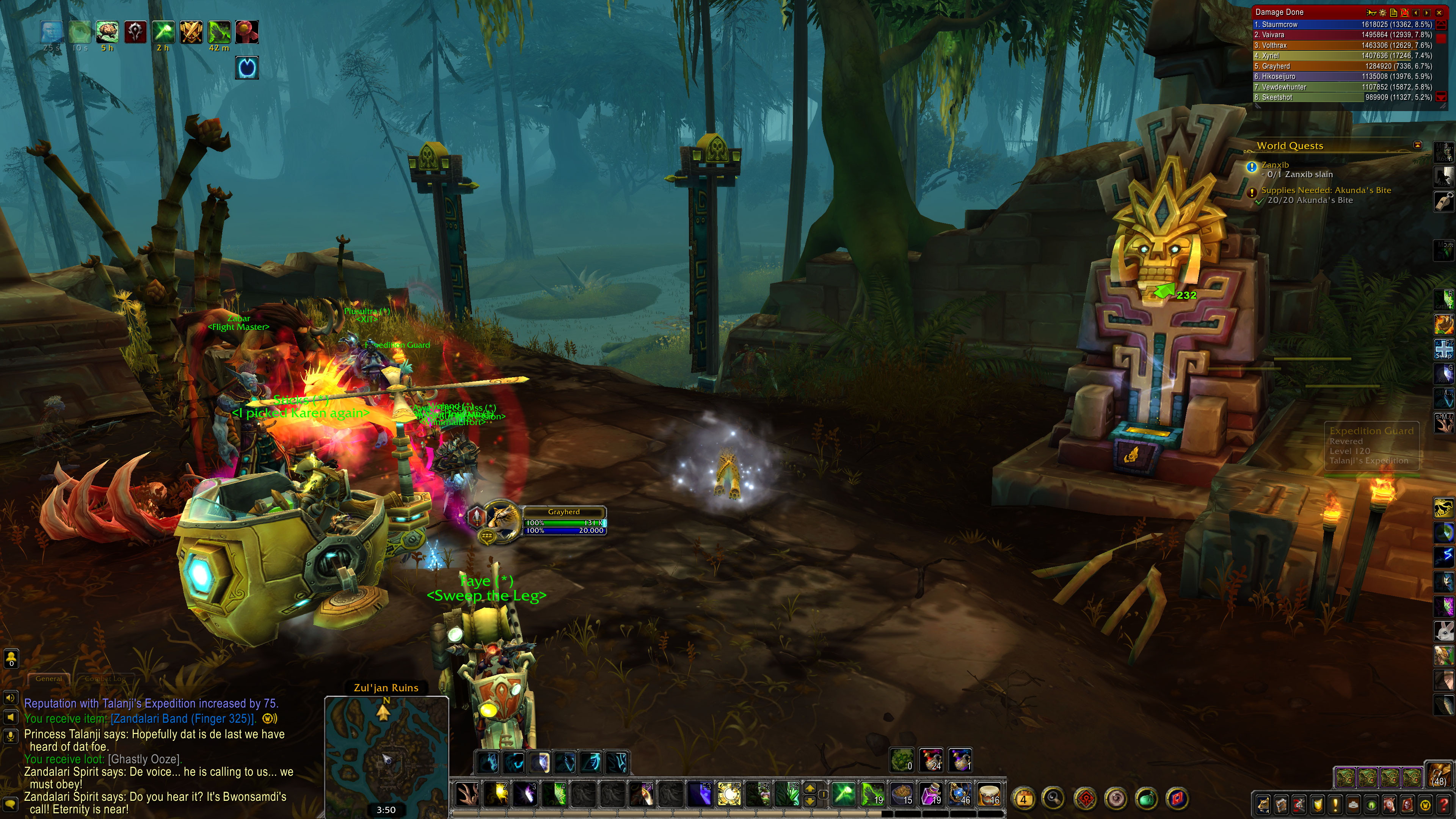Open the damage meter's gear settings
This screenshot has width=1456, height=819.
[1382, 13]
